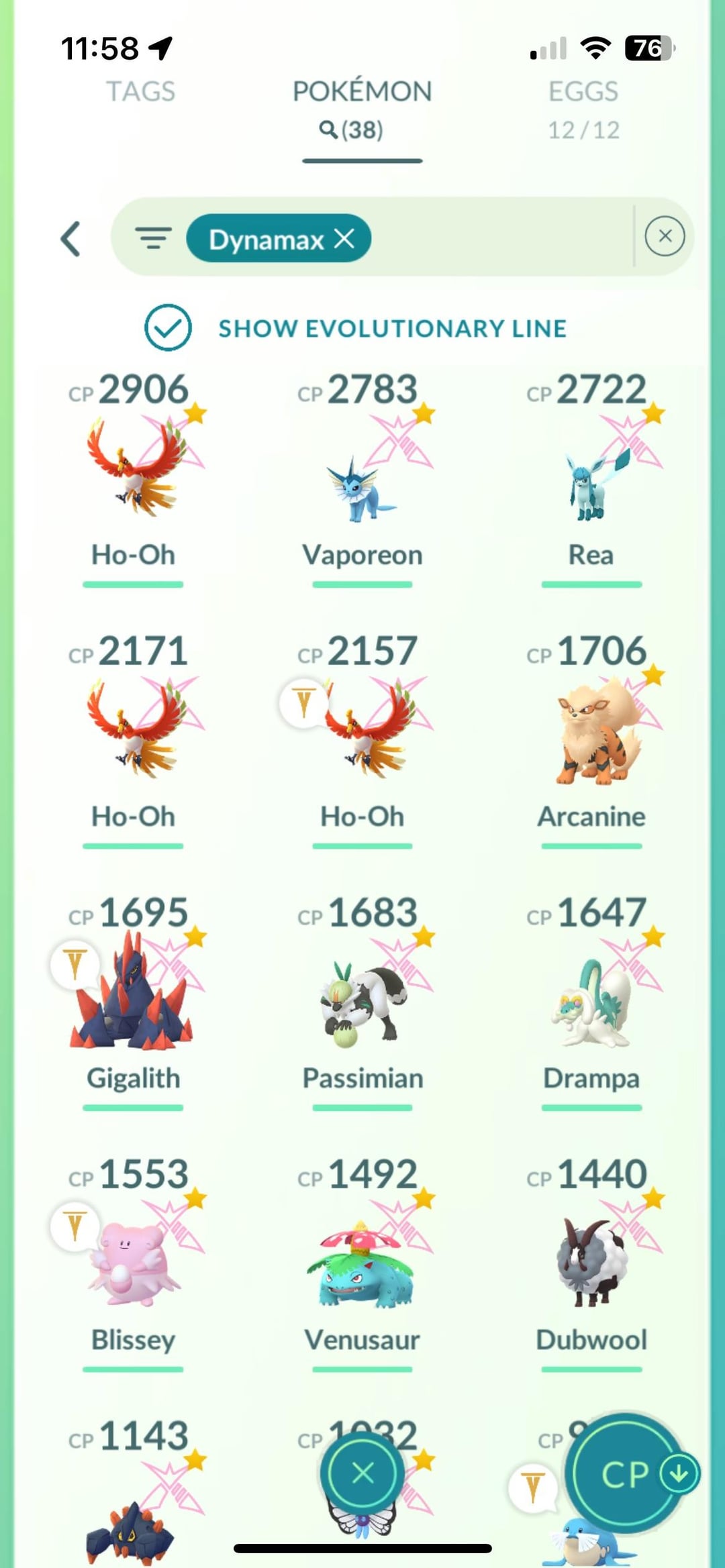Open Arcanine with CP 1706
This screenshot has width=725, height=1568.
tap(591, 731)
